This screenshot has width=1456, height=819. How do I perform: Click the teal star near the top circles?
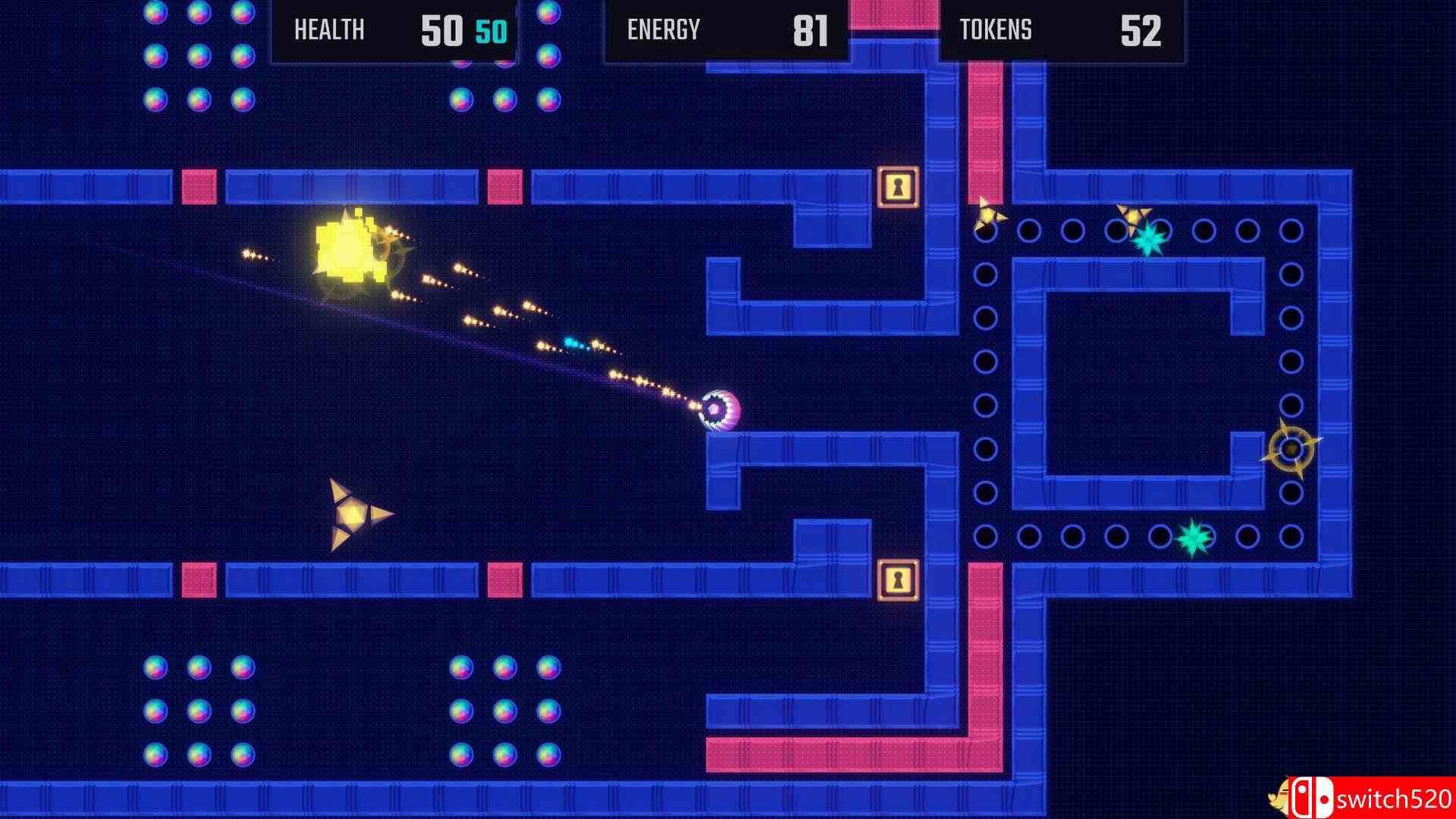point(1150,238)
